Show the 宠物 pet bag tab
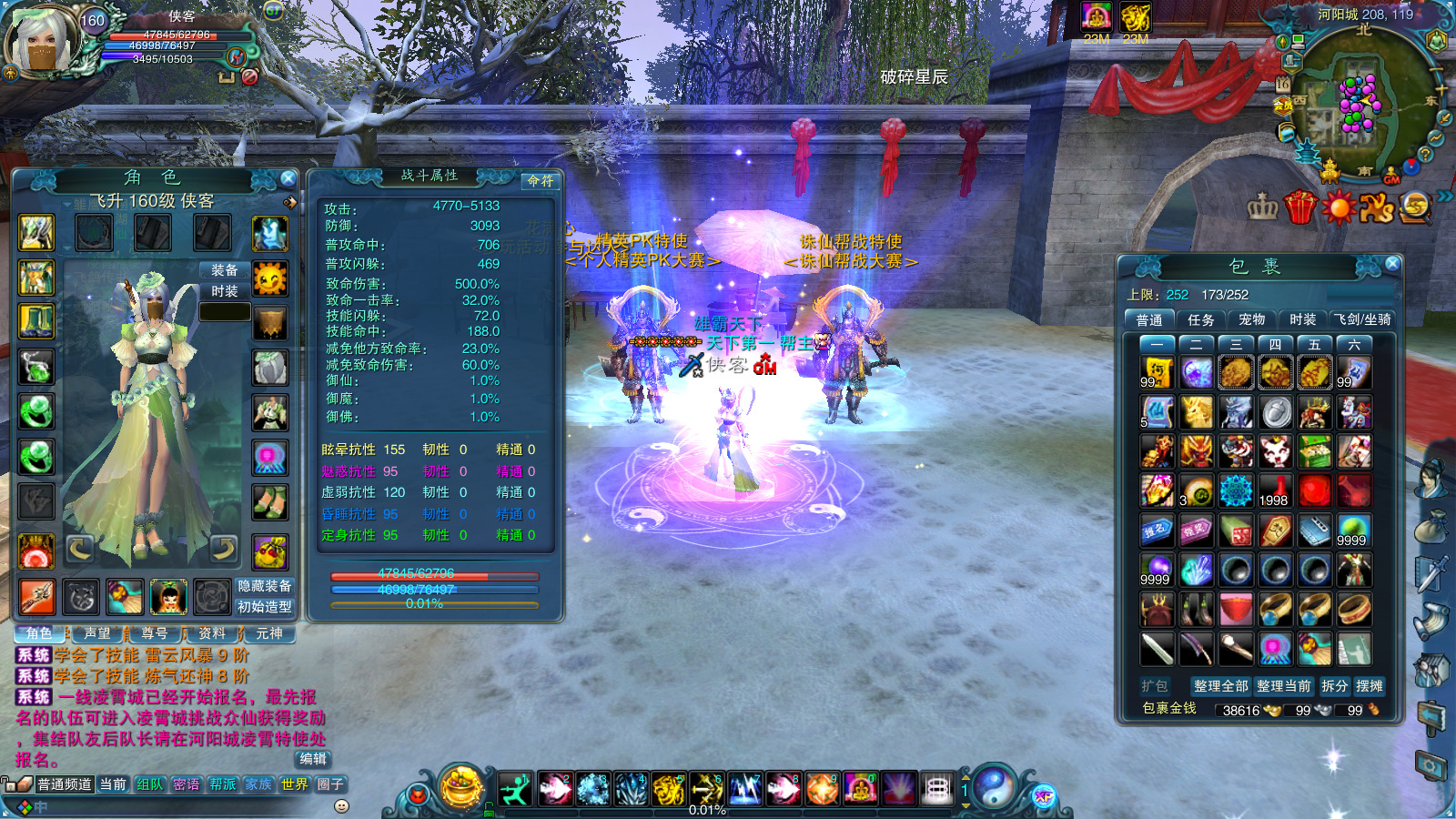Image resolution: width=1456 pixels, height=819 pixels. (x=1251, y=319)
